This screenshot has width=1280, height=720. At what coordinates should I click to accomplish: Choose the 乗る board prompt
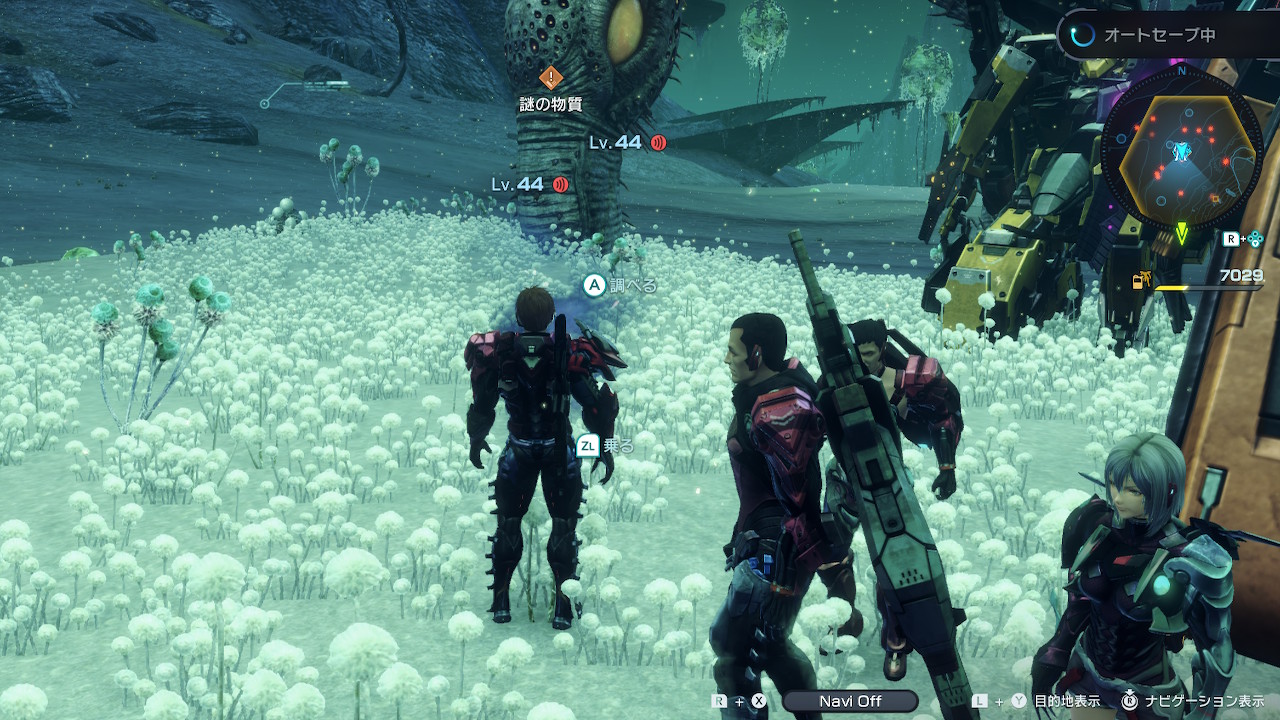606,446
